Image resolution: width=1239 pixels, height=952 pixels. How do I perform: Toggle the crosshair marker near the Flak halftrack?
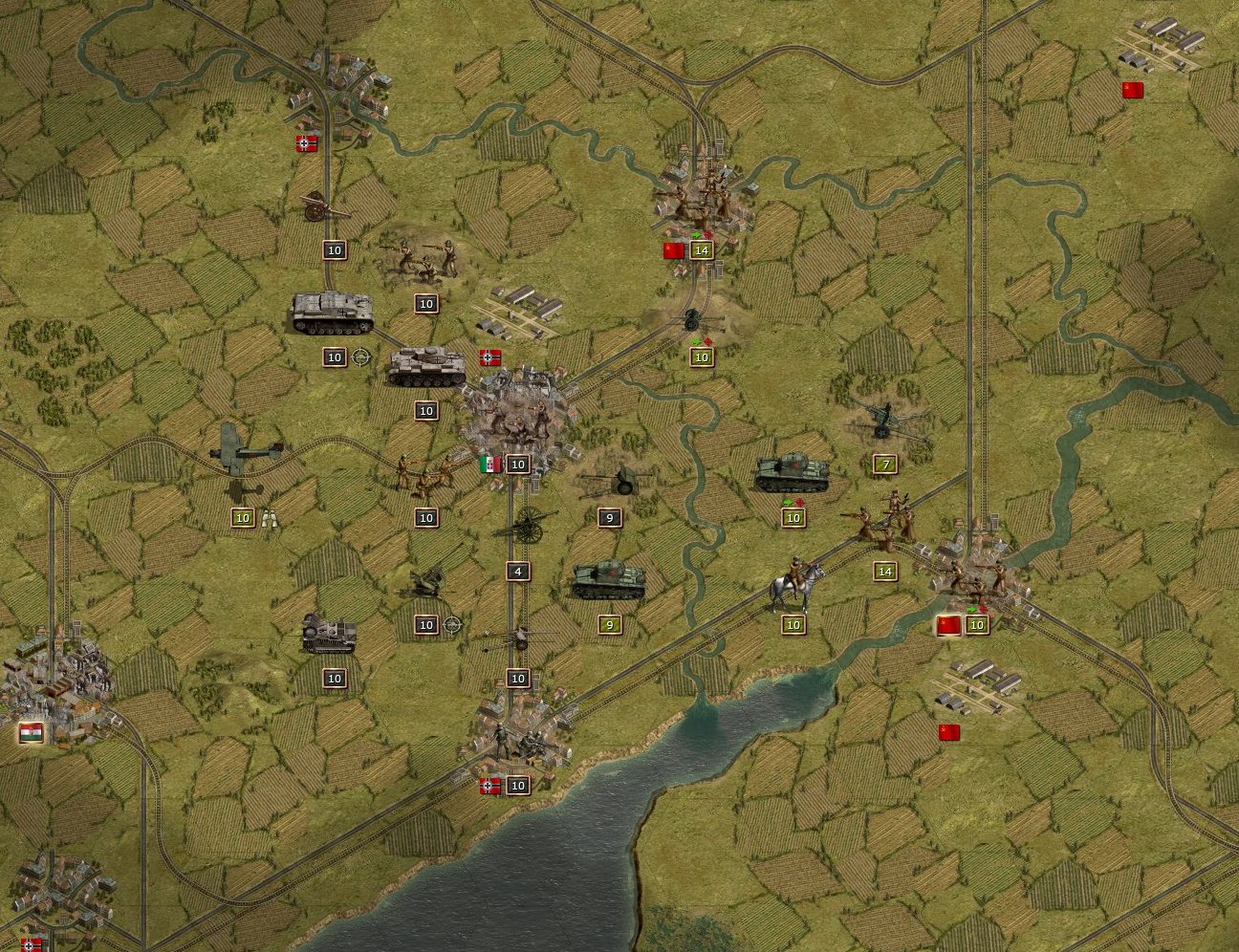(x=451, y=624)
